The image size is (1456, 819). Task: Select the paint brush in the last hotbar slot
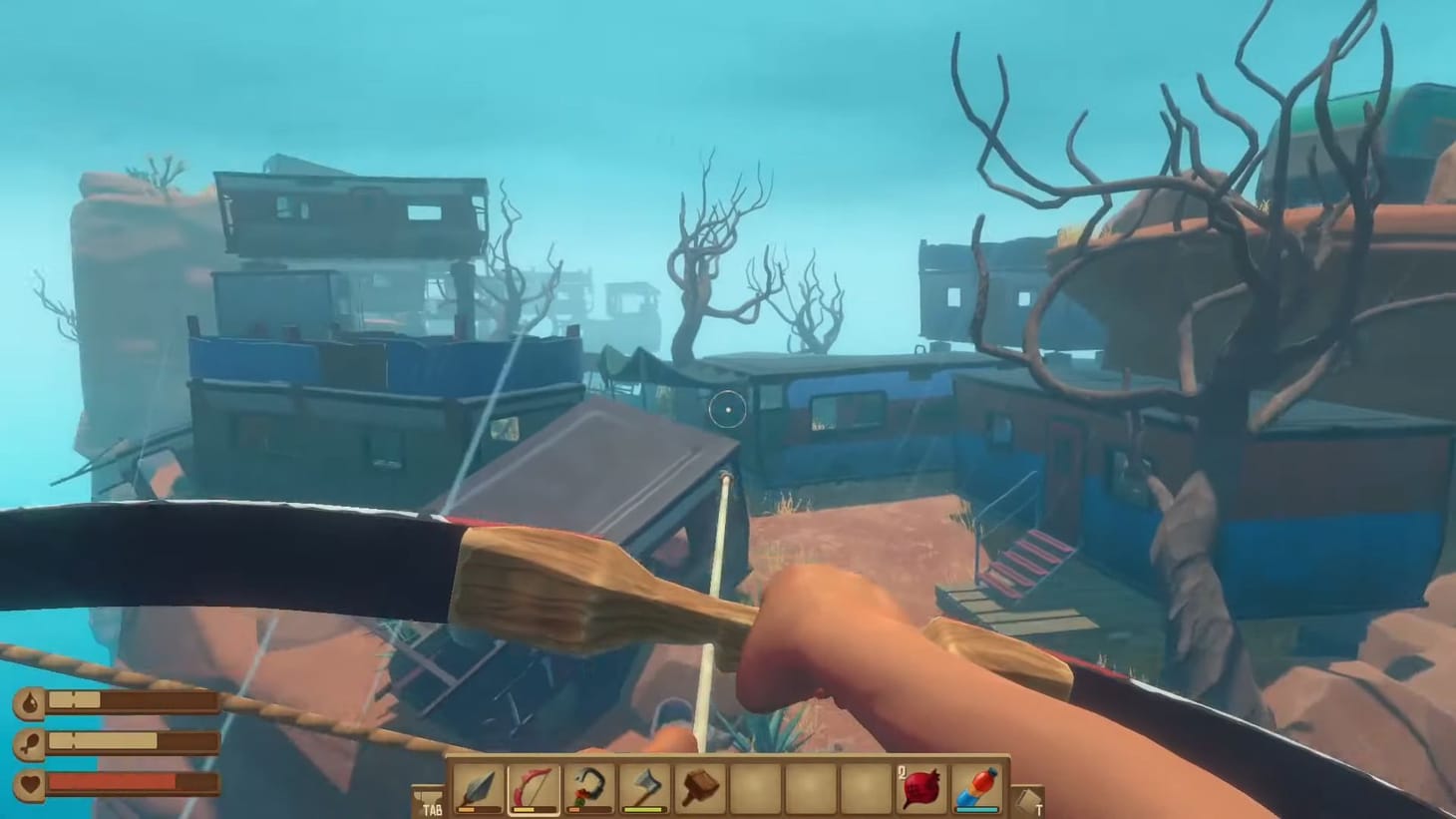point(974,787)
